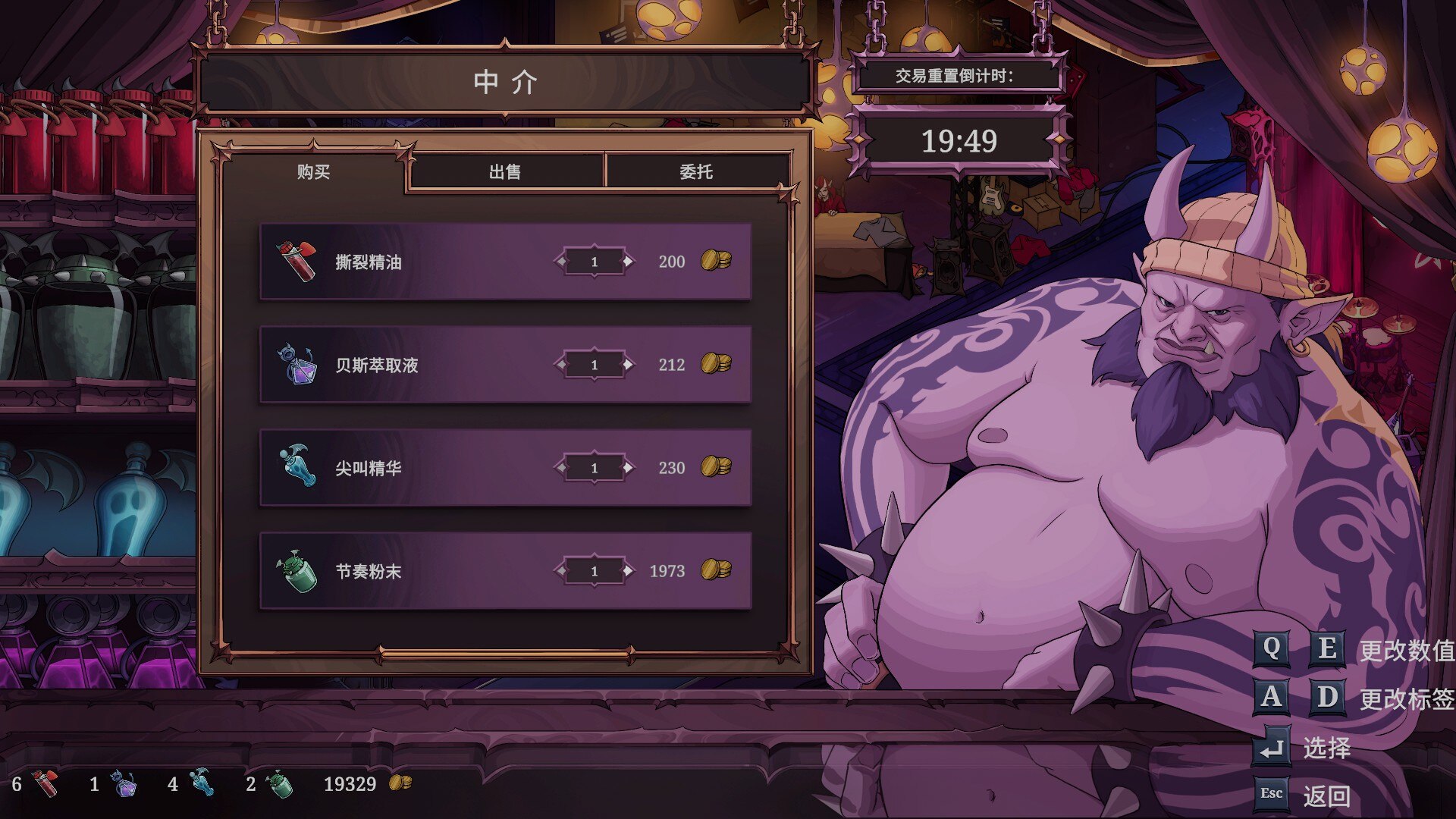Open the 出售 tab
This screenshot has height=819, width=1456.
pos(505,172)
